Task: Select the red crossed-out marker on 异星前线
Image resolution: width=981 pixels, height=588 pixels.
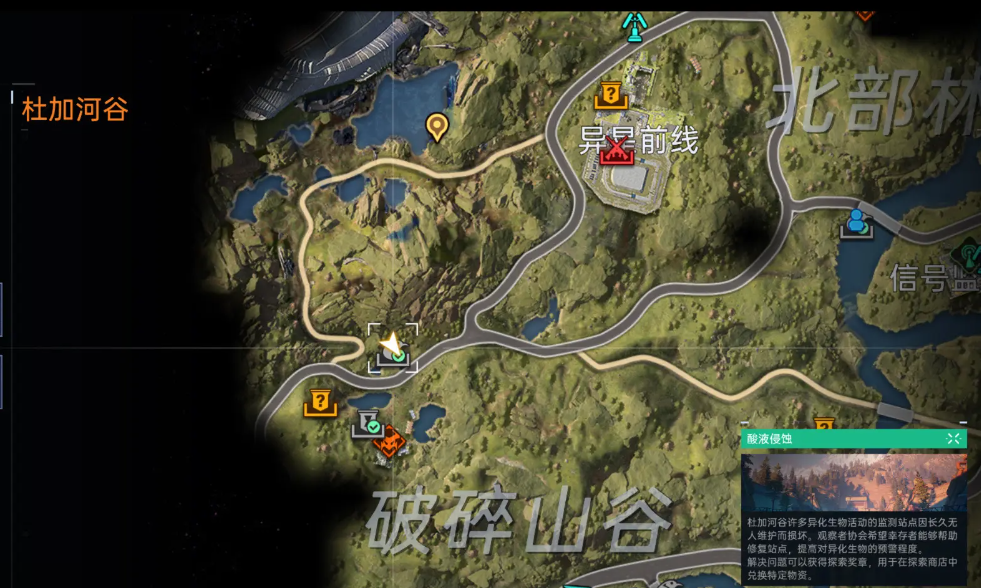Action: (x=619, y=150)
